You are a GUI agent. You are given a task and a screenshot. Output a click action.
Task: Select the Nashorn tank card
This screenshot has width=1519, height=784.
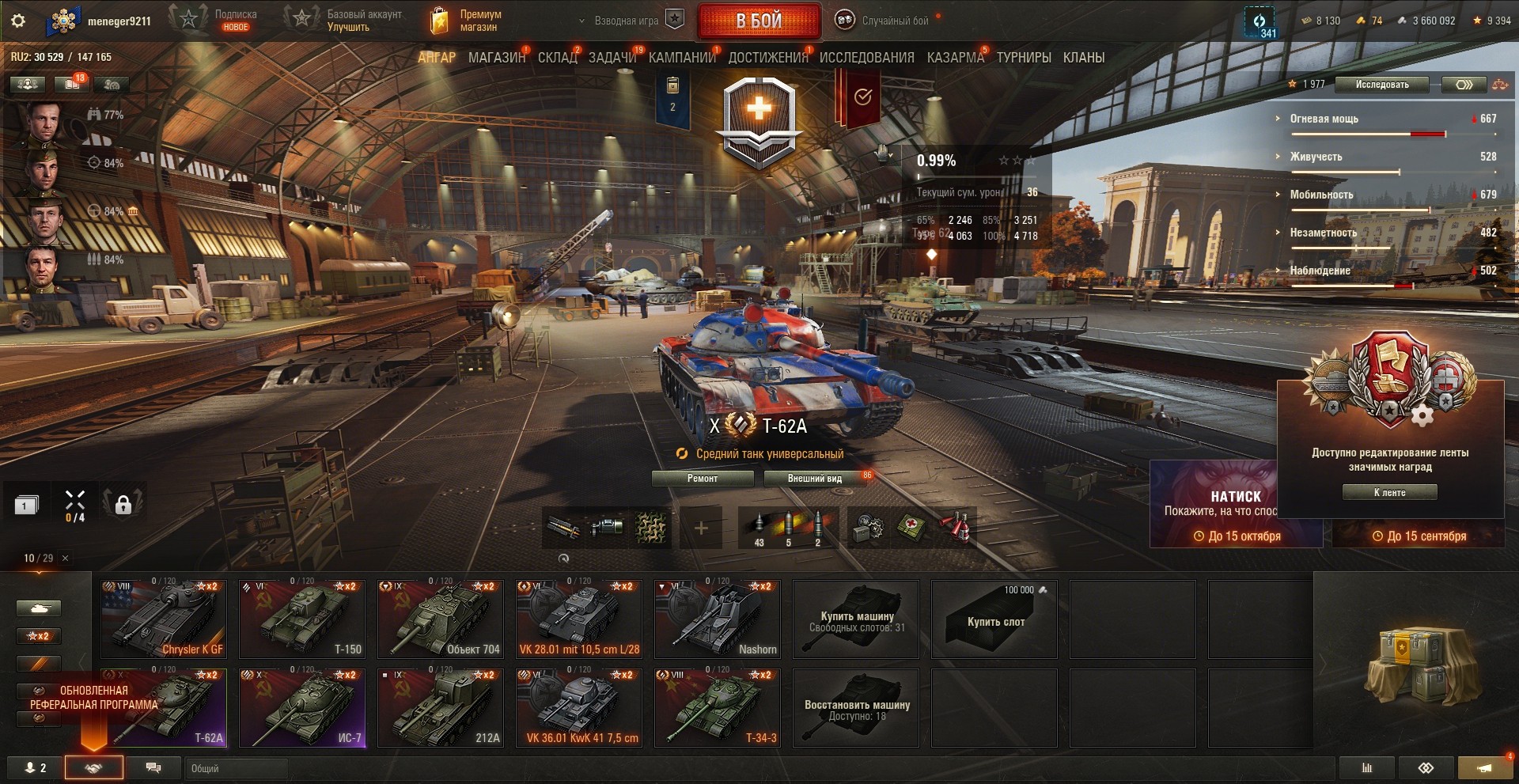pyautogui.click(x=718, y=619)
